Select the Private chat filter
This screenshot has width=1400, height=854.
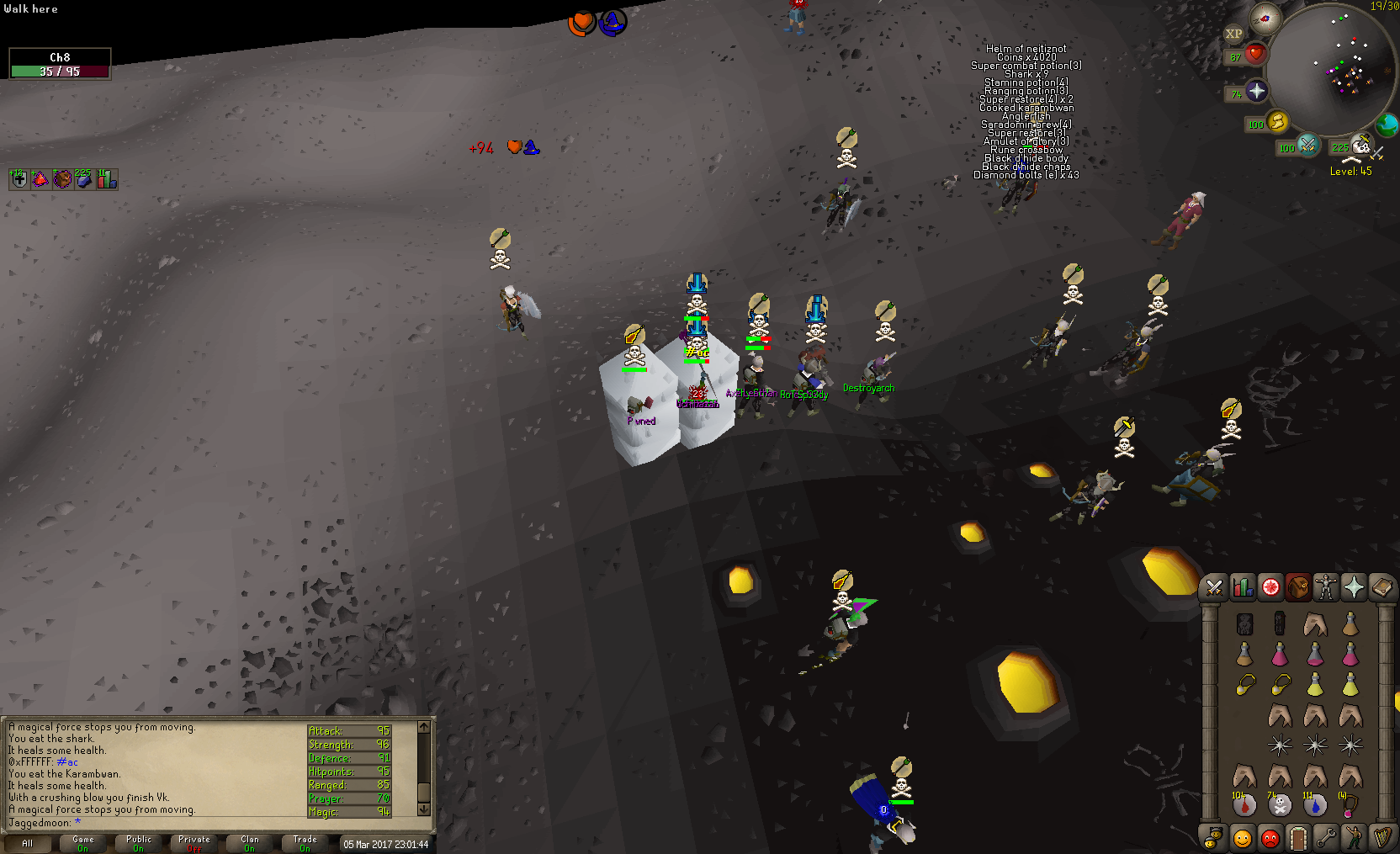pos(194,843)
